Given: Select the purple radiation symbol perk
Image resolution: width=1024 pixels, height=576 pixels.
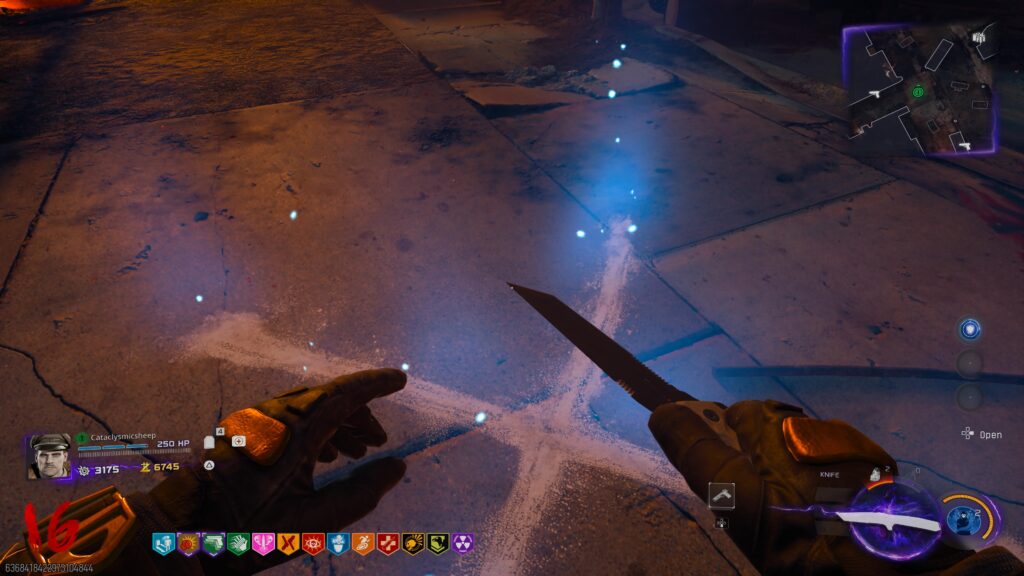Looking at the screenshot, I should click(463, 544).
